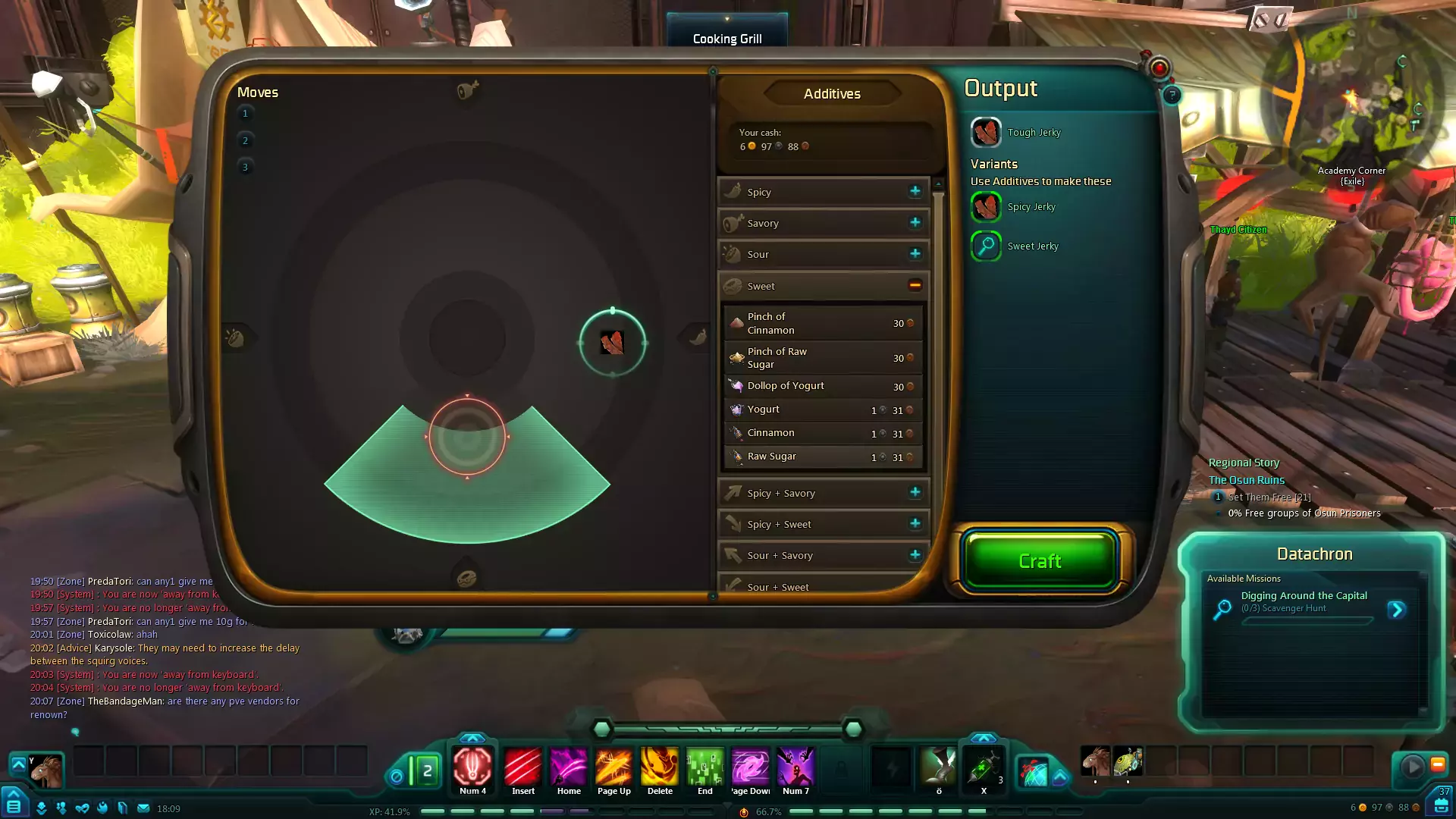Inspect the Sweet Jerky variant
This screenshot has height=819, width=1456.
(x=986, y=246)
